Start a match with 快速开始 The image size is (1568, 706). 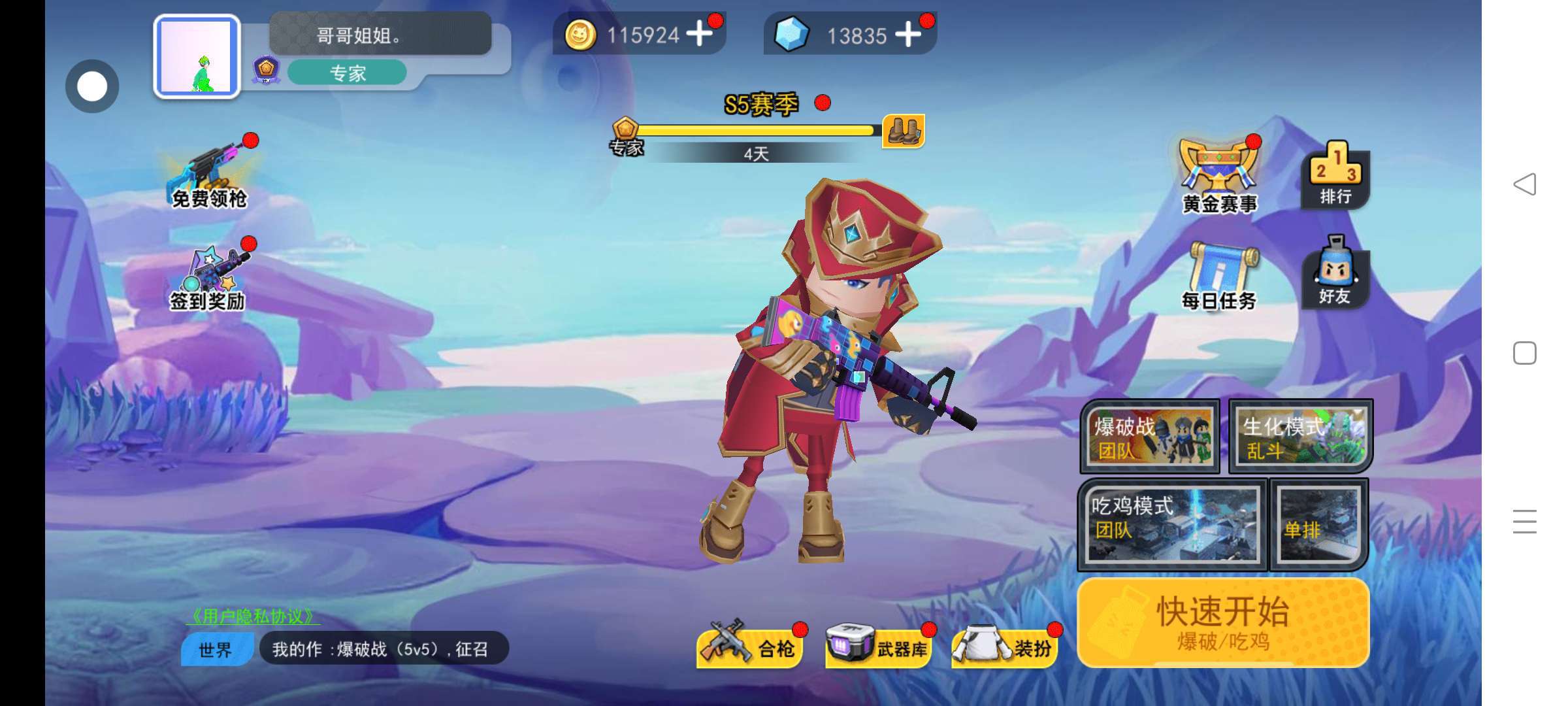tap(1223, 622)
